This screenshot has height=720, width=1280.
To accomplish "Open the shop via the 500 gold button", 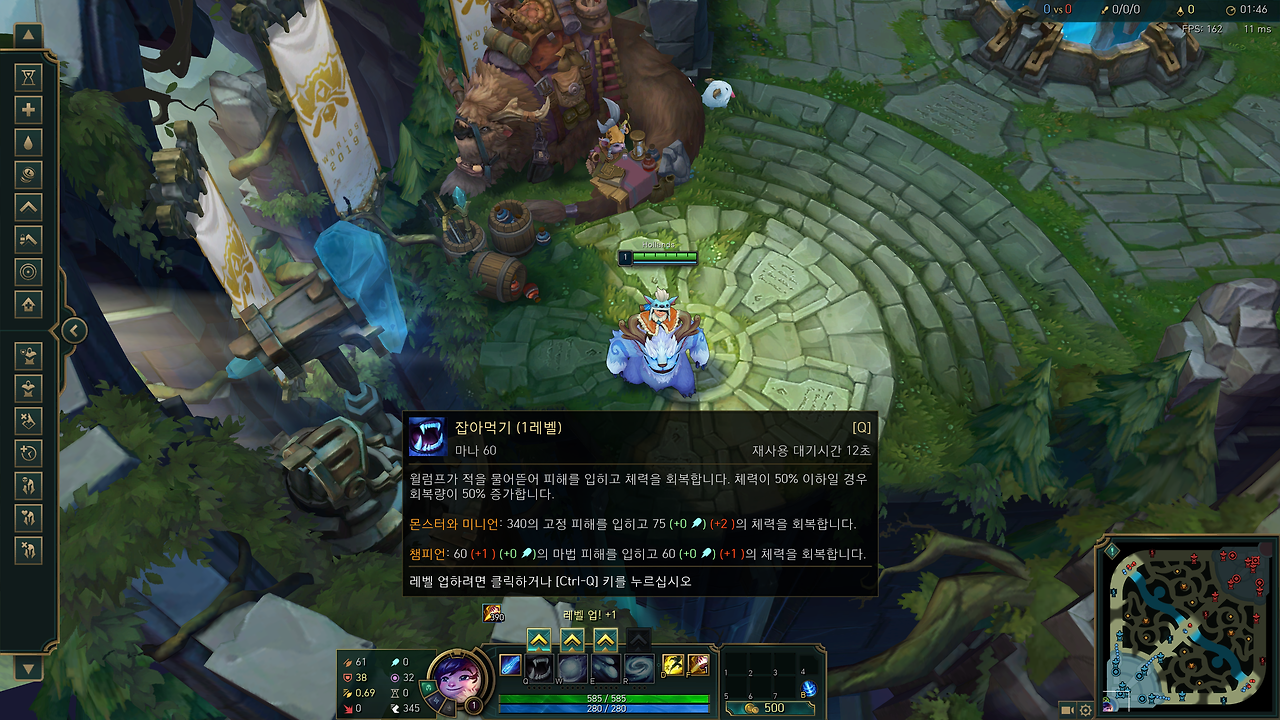I will tap(770, 707).
